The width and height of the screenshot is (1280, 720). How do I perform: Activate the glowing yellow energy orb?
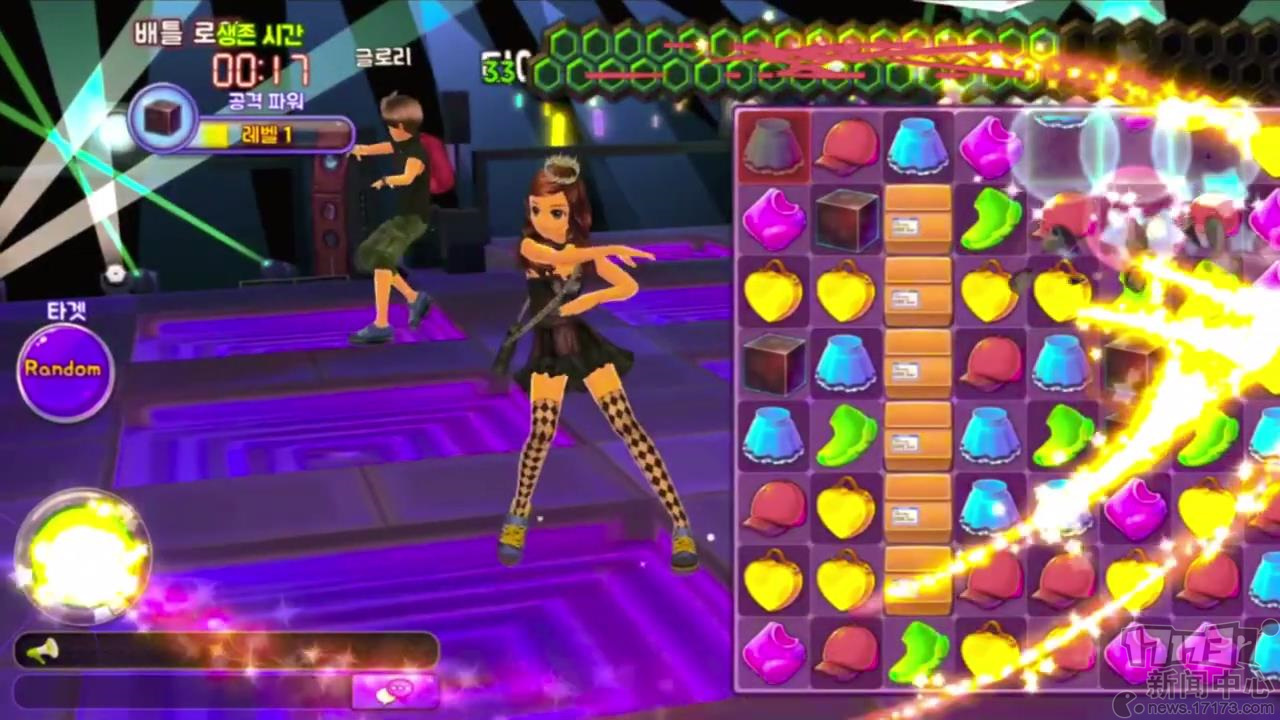tap(82, 557)
